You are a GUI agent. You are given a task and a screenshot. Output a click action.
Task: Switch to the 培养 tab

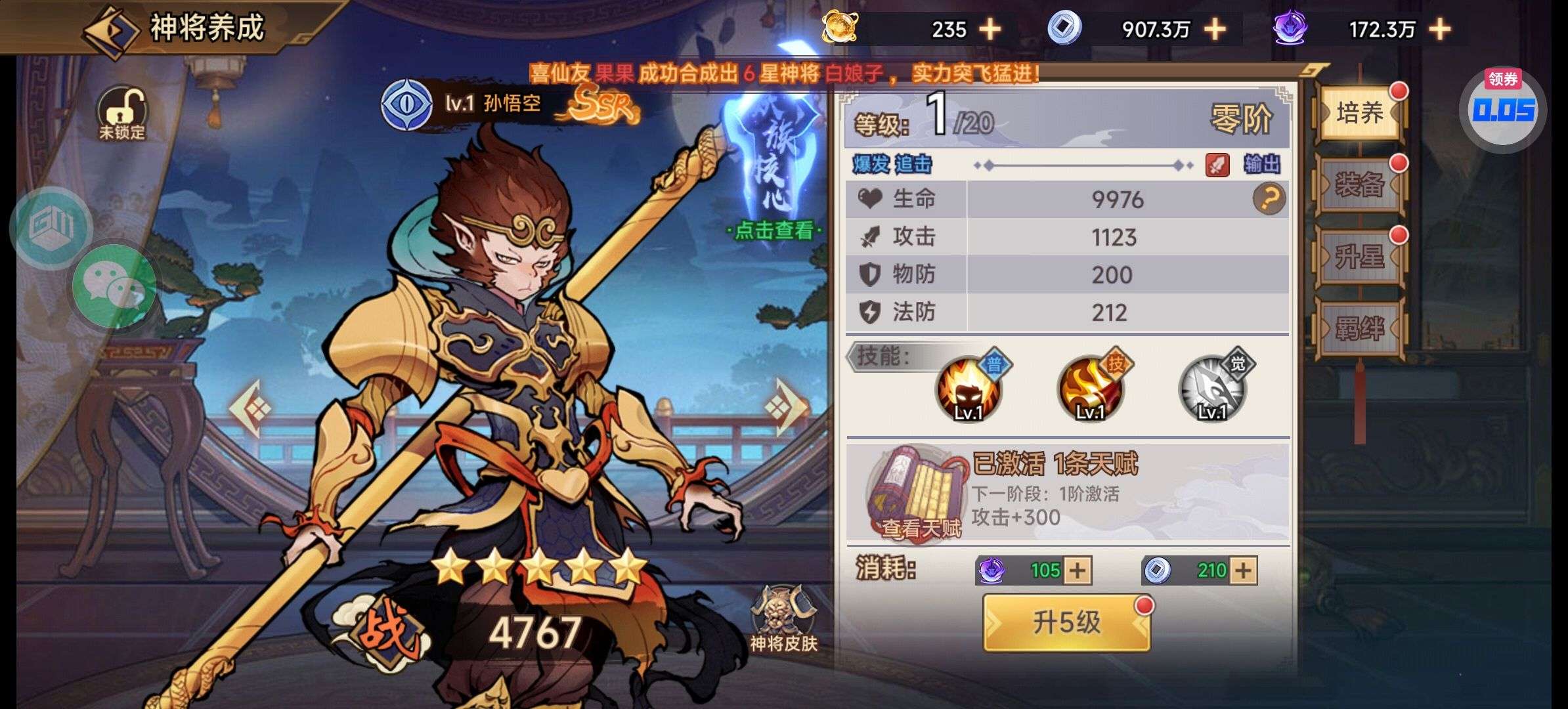(x=1359, y=113)
